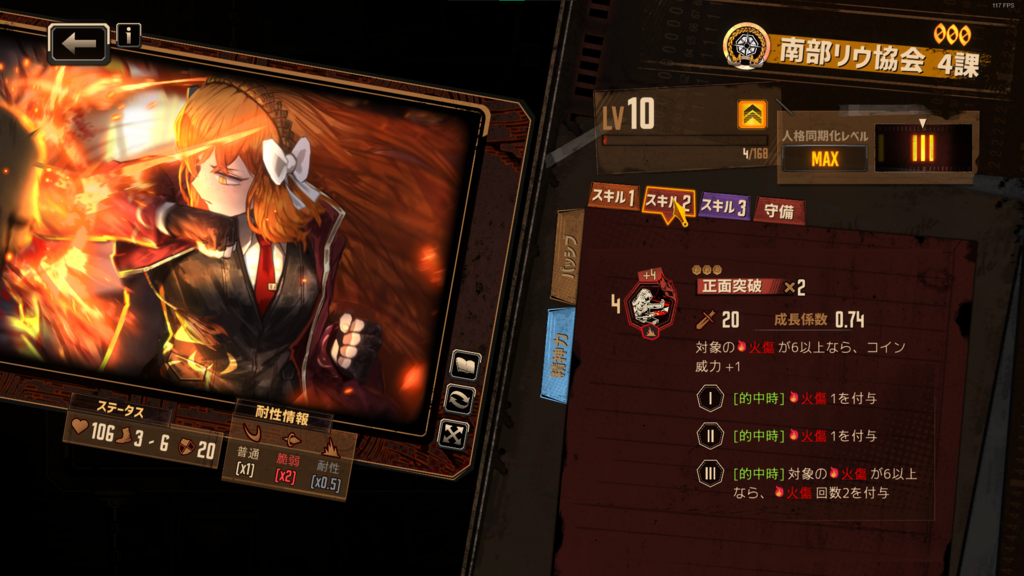Viewport: 1024px width, 576px height.
Task: Go back using the arrow button
Action: click(79, 44)
